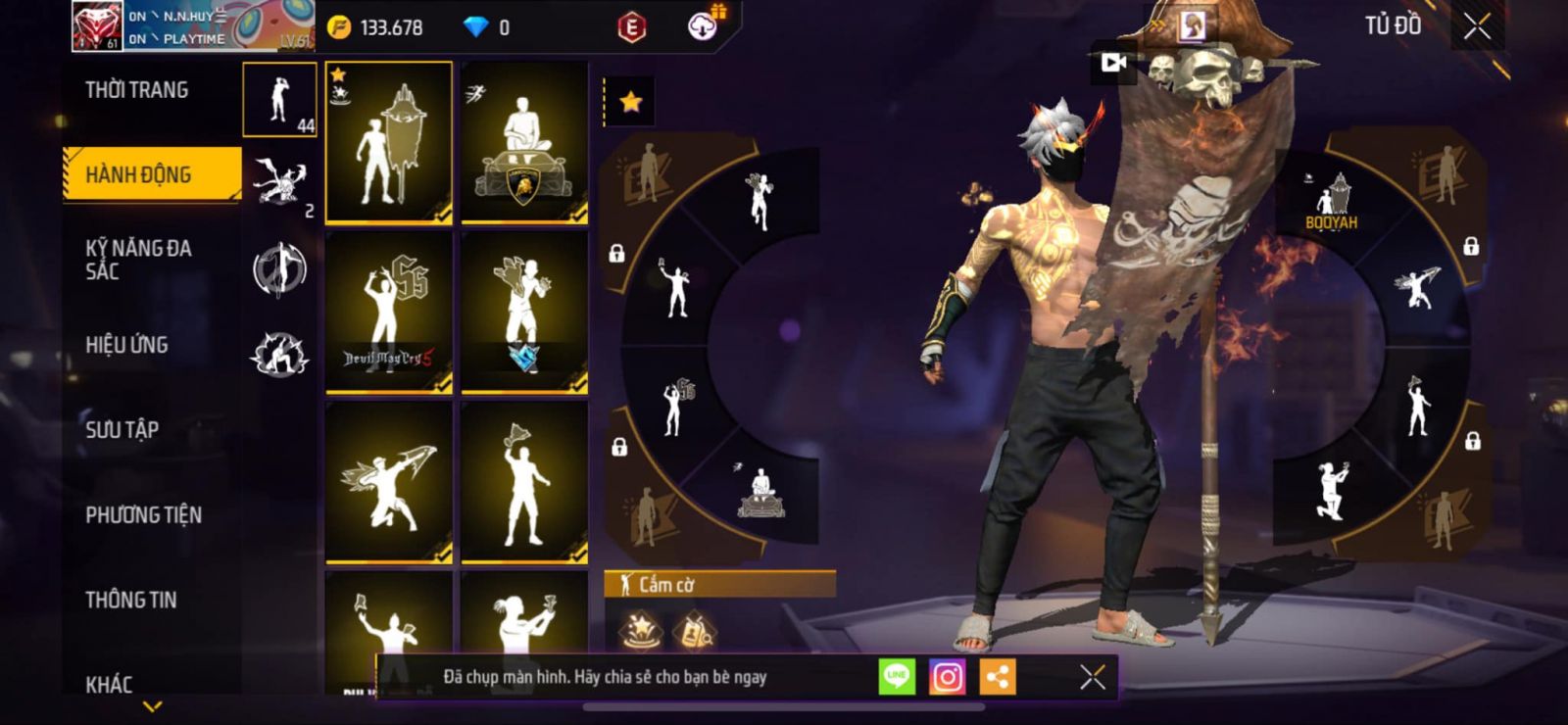
Task: Pick the Devil May Cry 5 emote
Action: tap(389, 312)
